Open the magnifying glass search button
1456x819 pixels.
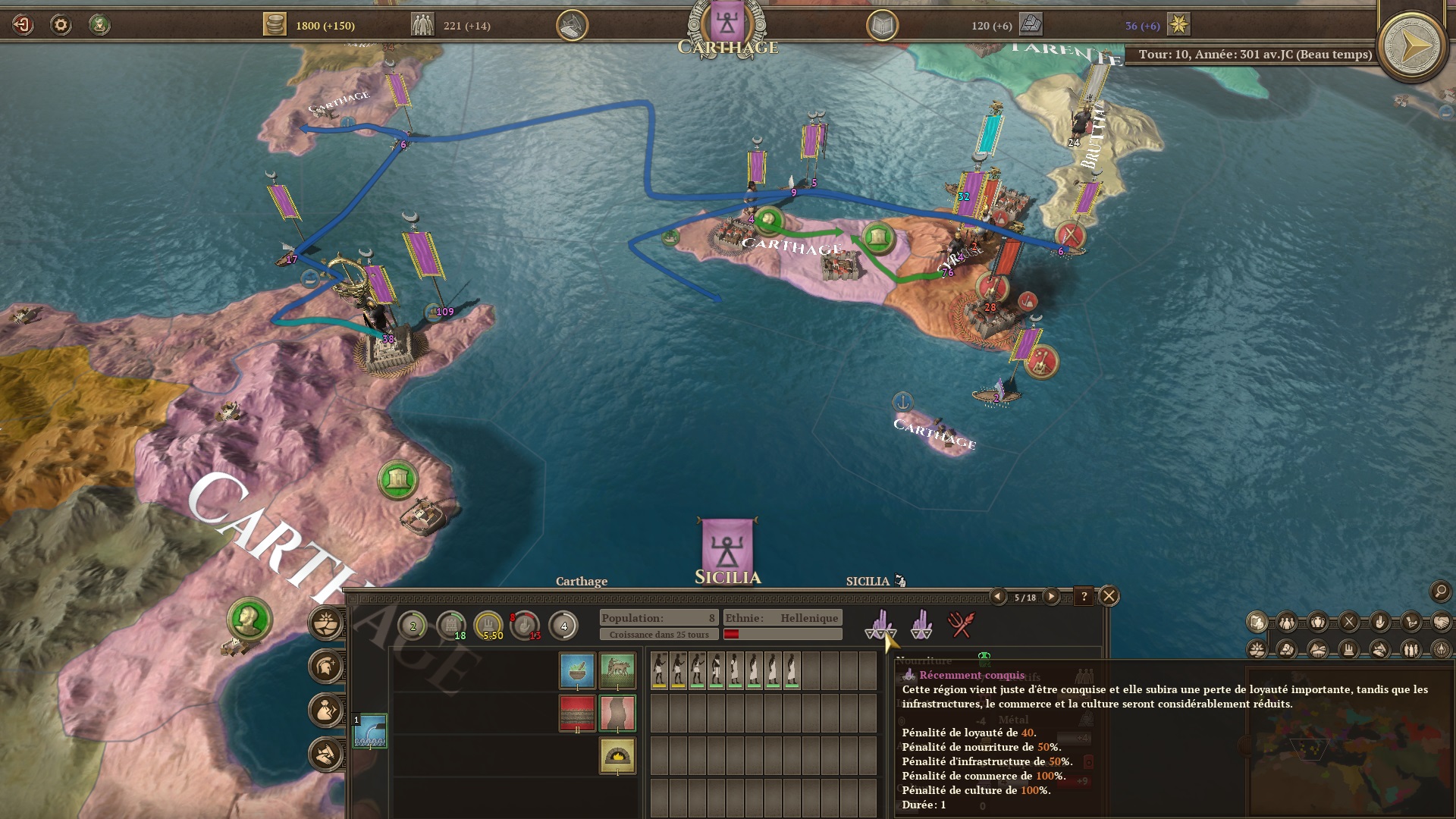tap(1440, 591)
